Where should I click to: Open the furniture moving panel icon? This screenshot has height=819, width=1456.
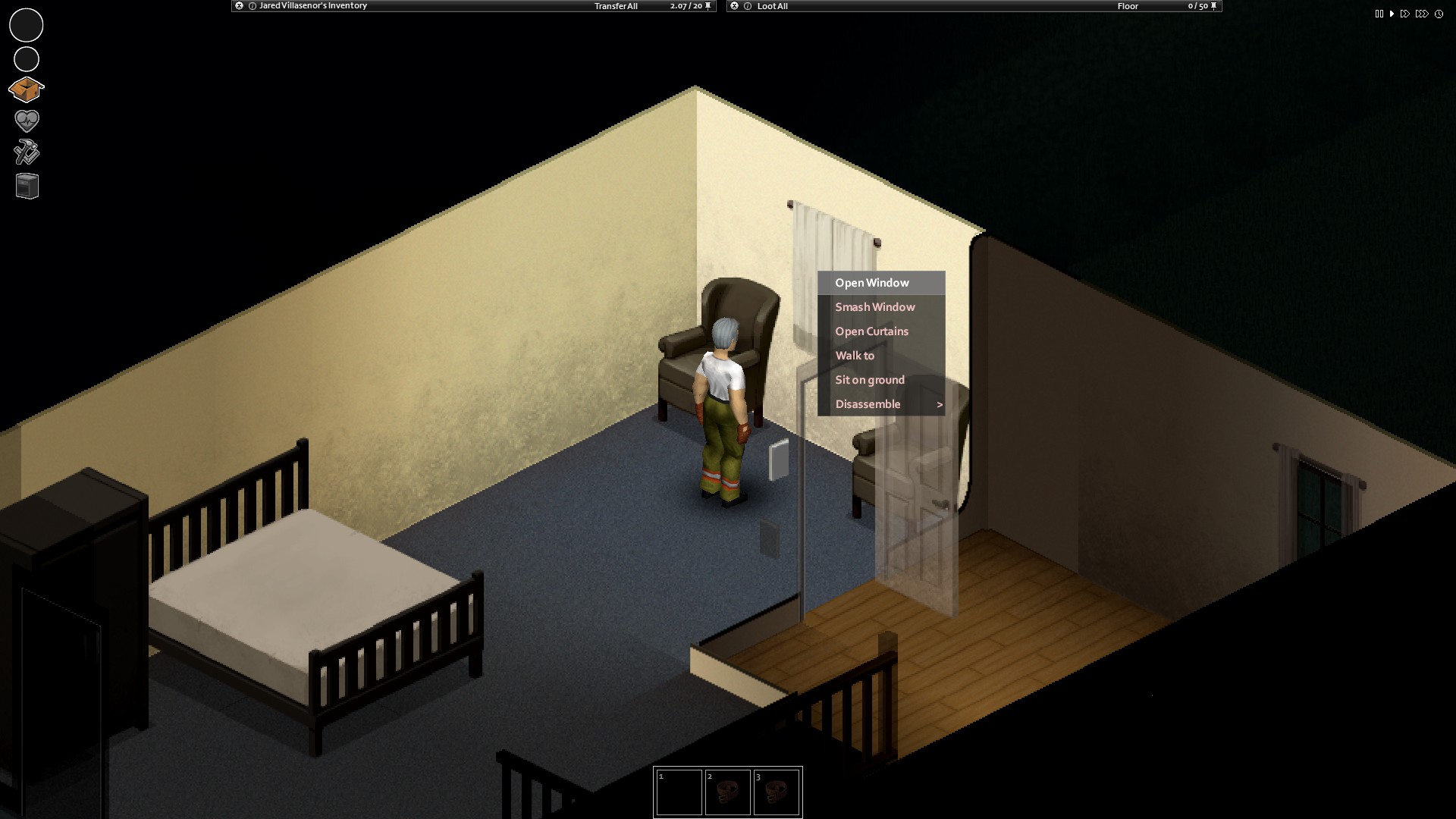[26, 186]
